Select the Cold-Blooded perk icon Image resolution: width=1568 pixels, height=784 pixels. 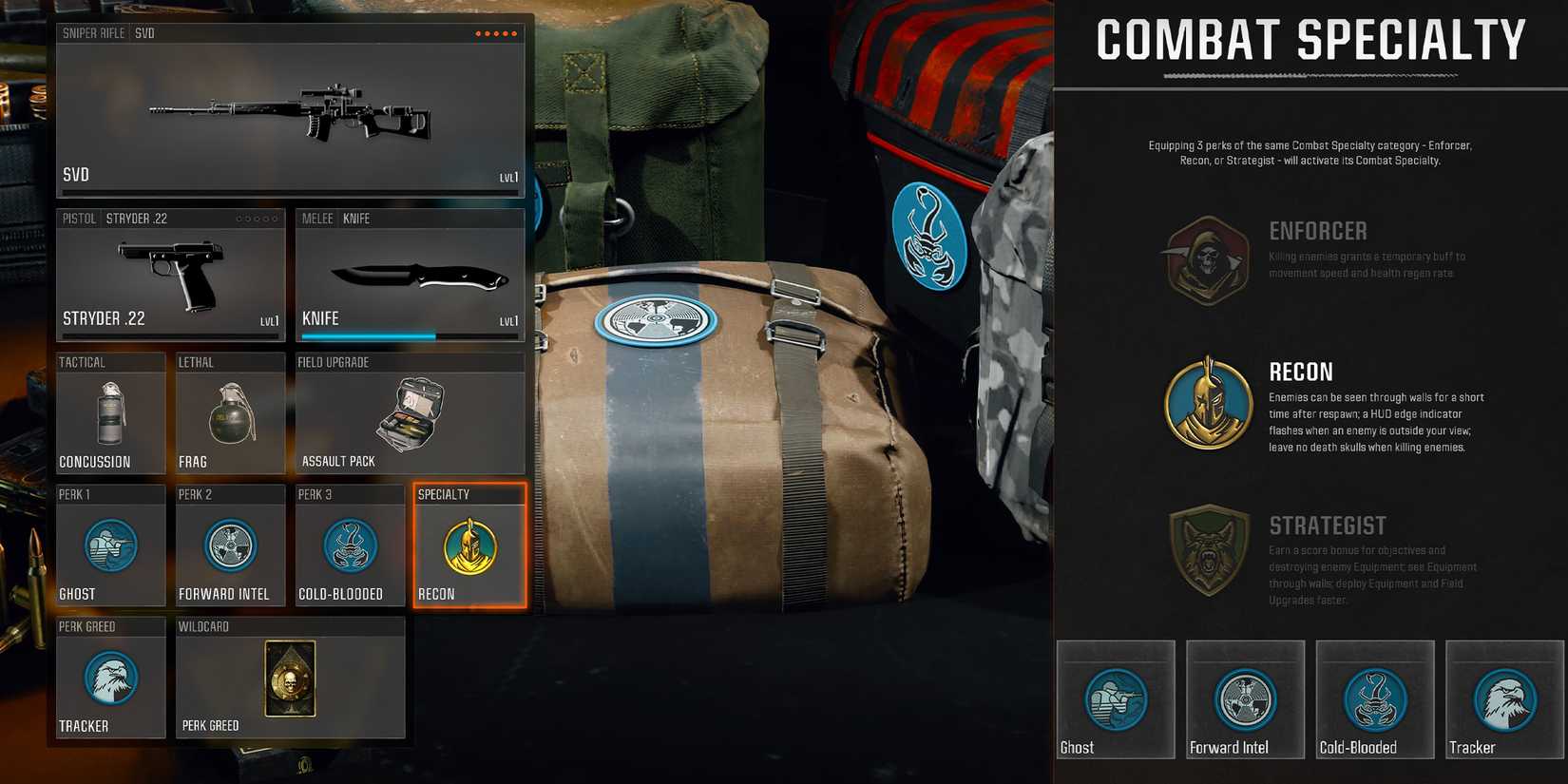349,546
